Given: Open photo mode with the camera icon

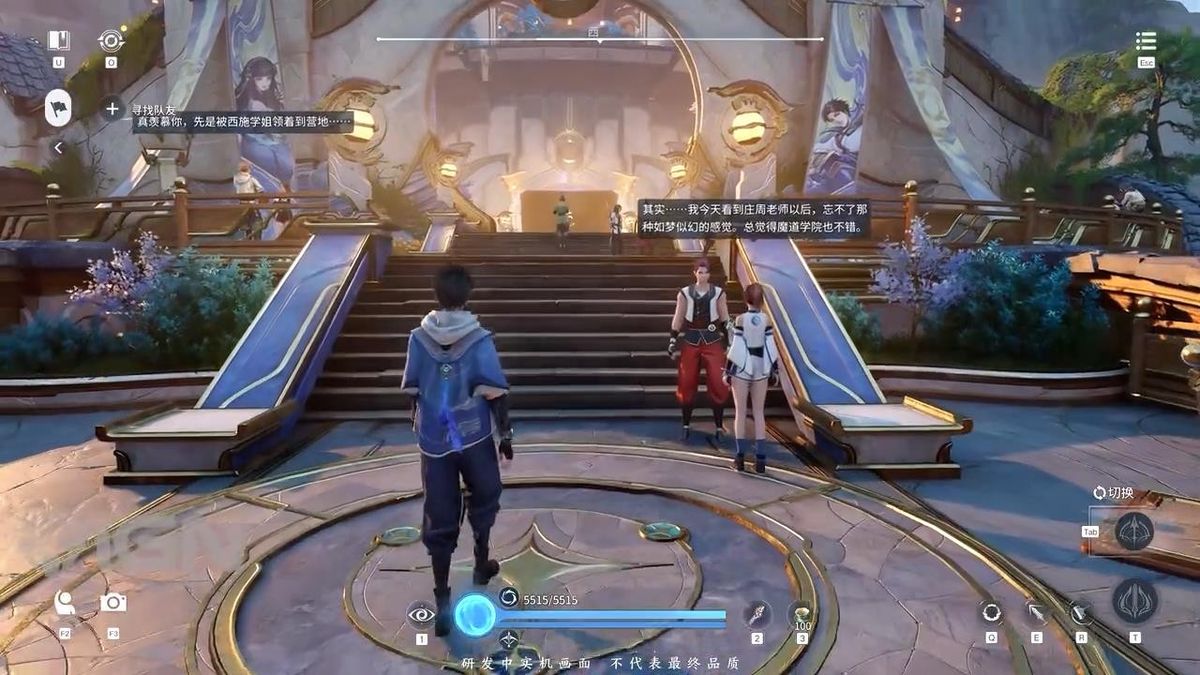Looking at the screenshot, I should [x=113, y=602].
